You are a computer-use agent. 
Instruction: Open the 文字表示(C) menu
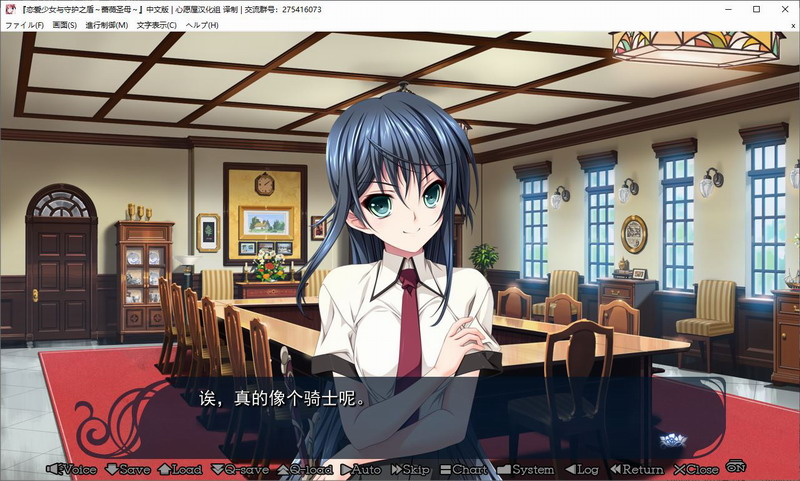coord(156,25)
